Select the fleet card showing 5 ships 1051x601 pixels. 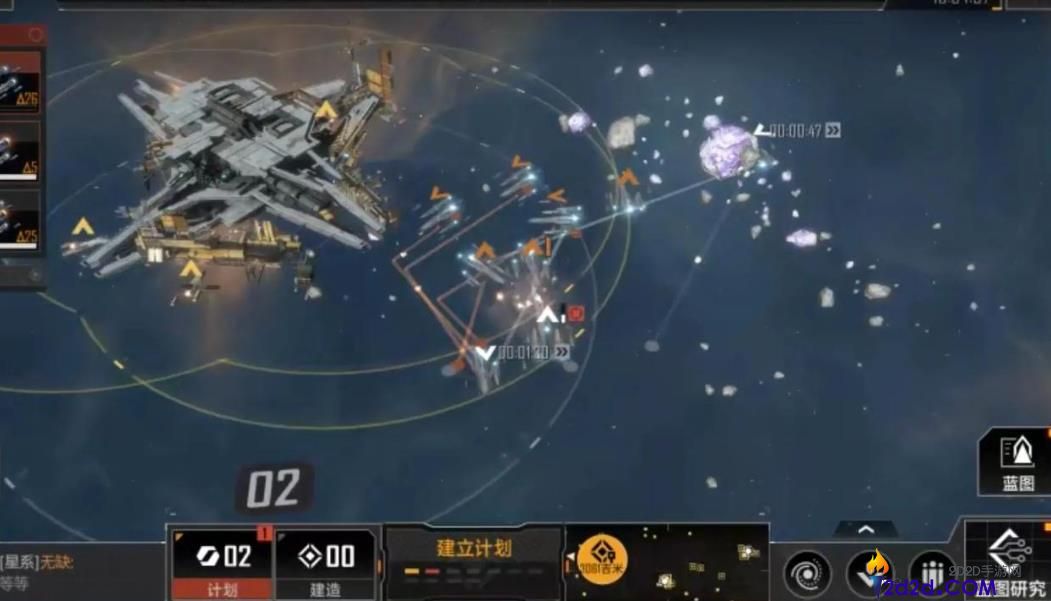point(20,150)
